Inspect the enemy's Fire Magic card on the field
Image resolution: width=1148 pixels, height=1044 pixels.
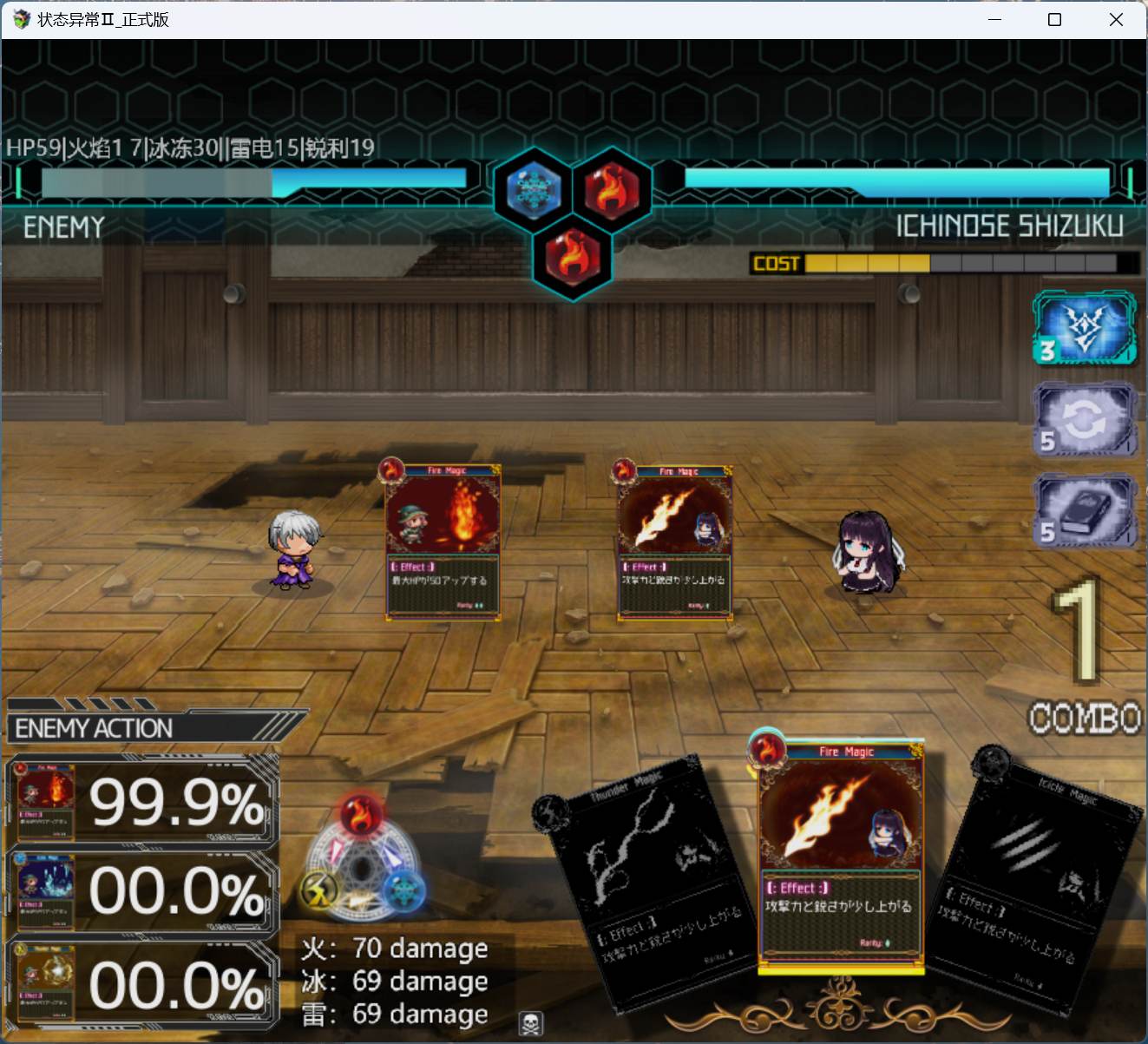pos(443,542)
